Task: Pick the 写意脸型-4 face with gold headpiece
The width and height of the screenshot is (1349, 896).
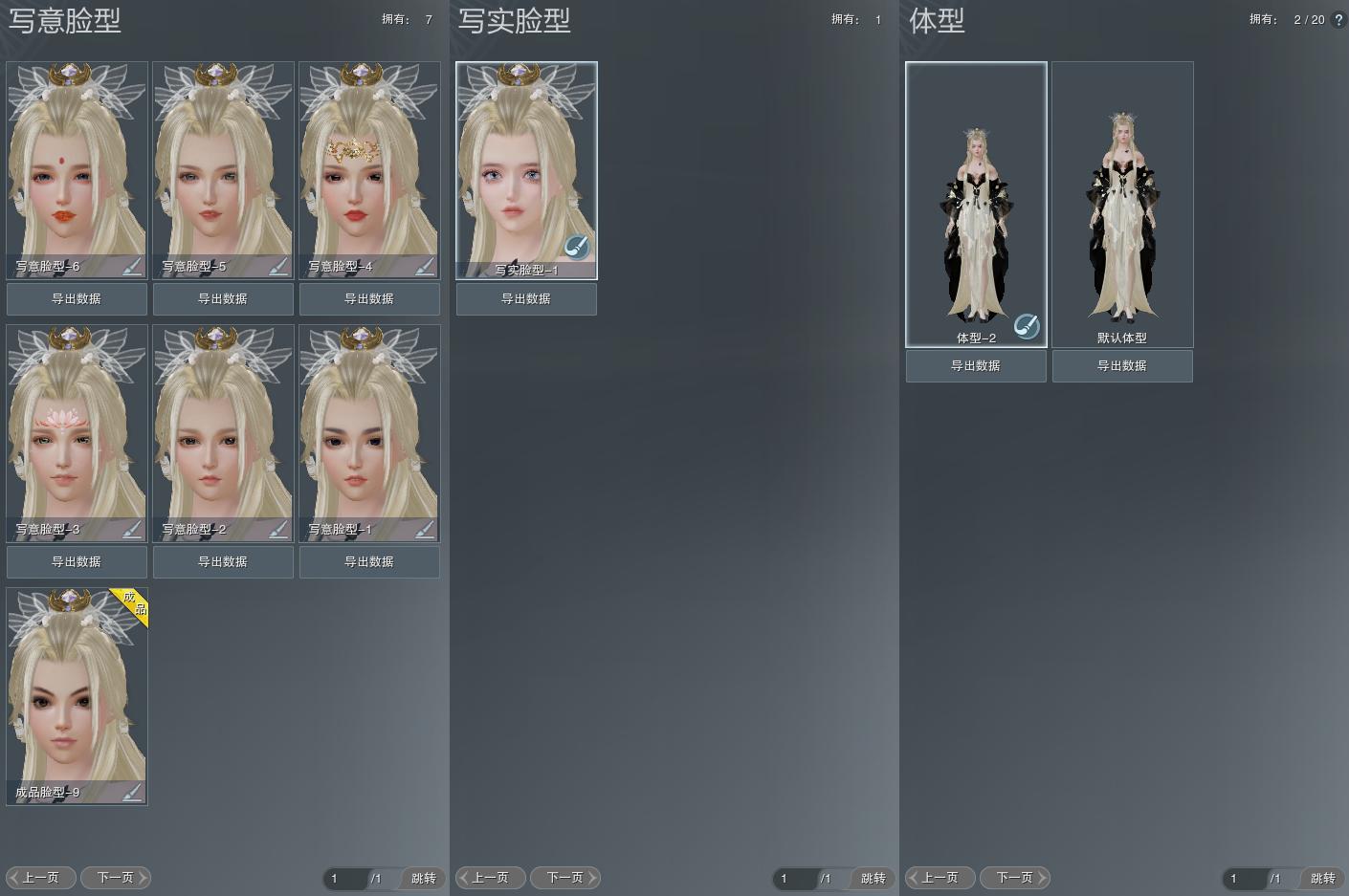Action: (x=369, y=163)
